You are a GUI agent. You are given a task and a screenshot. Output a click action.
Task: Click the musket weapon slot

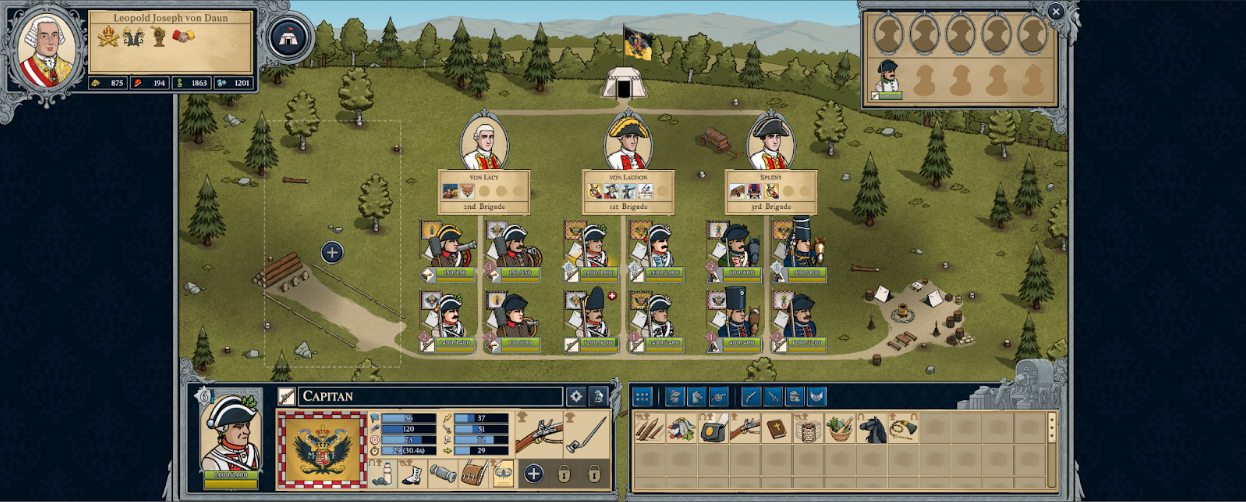point(537,433)
